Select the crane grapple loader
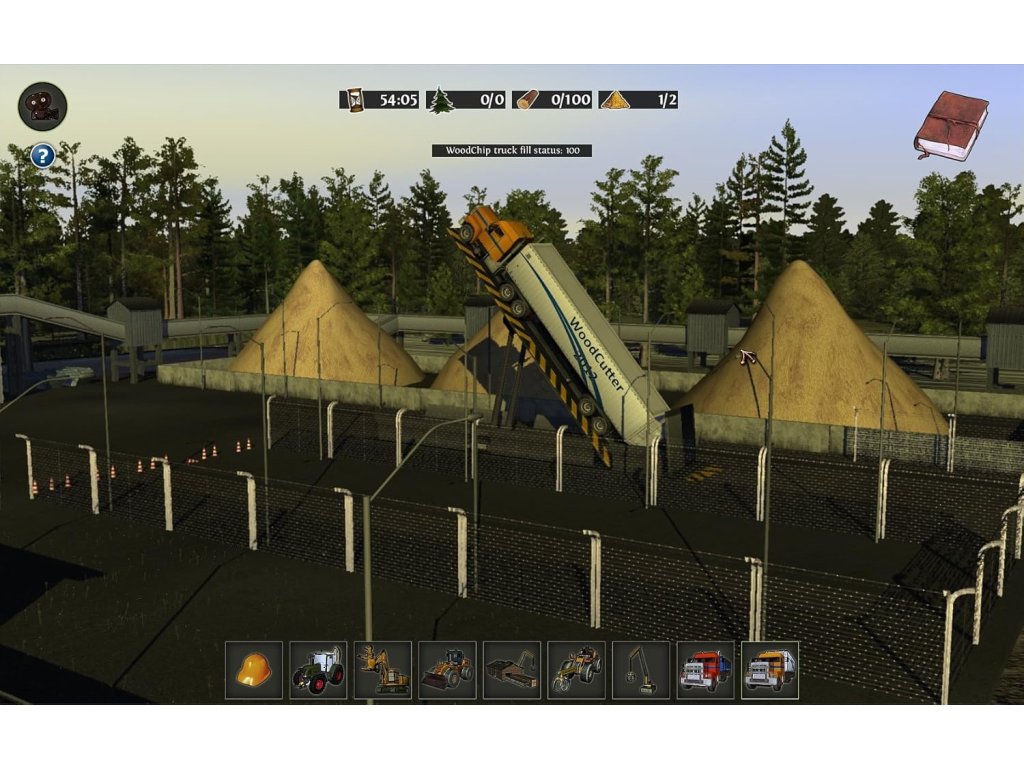 click(x=640, y=670)
